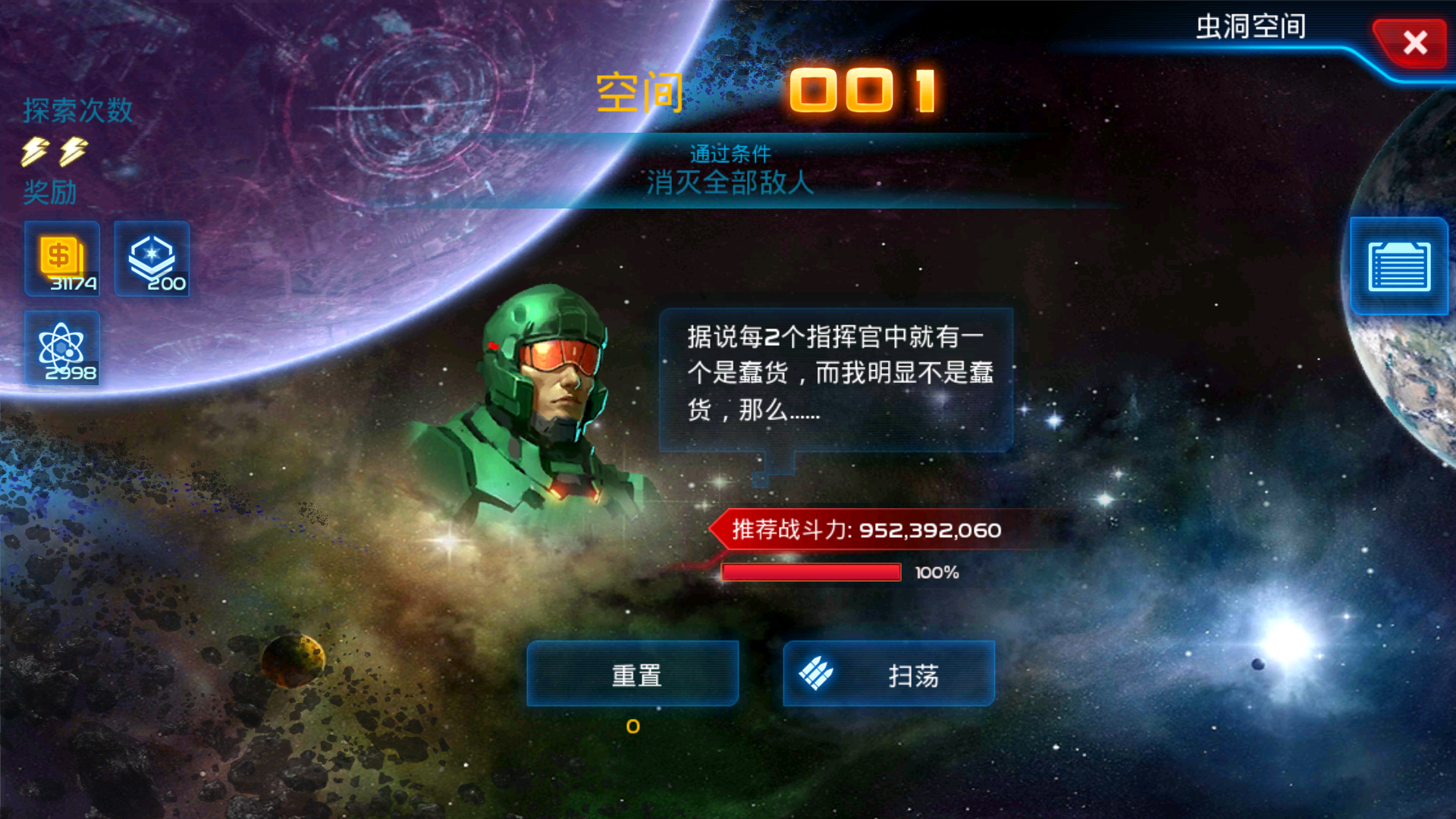
Task: Click the 探索次数 exploration counter label
Action: coord(76,111)
